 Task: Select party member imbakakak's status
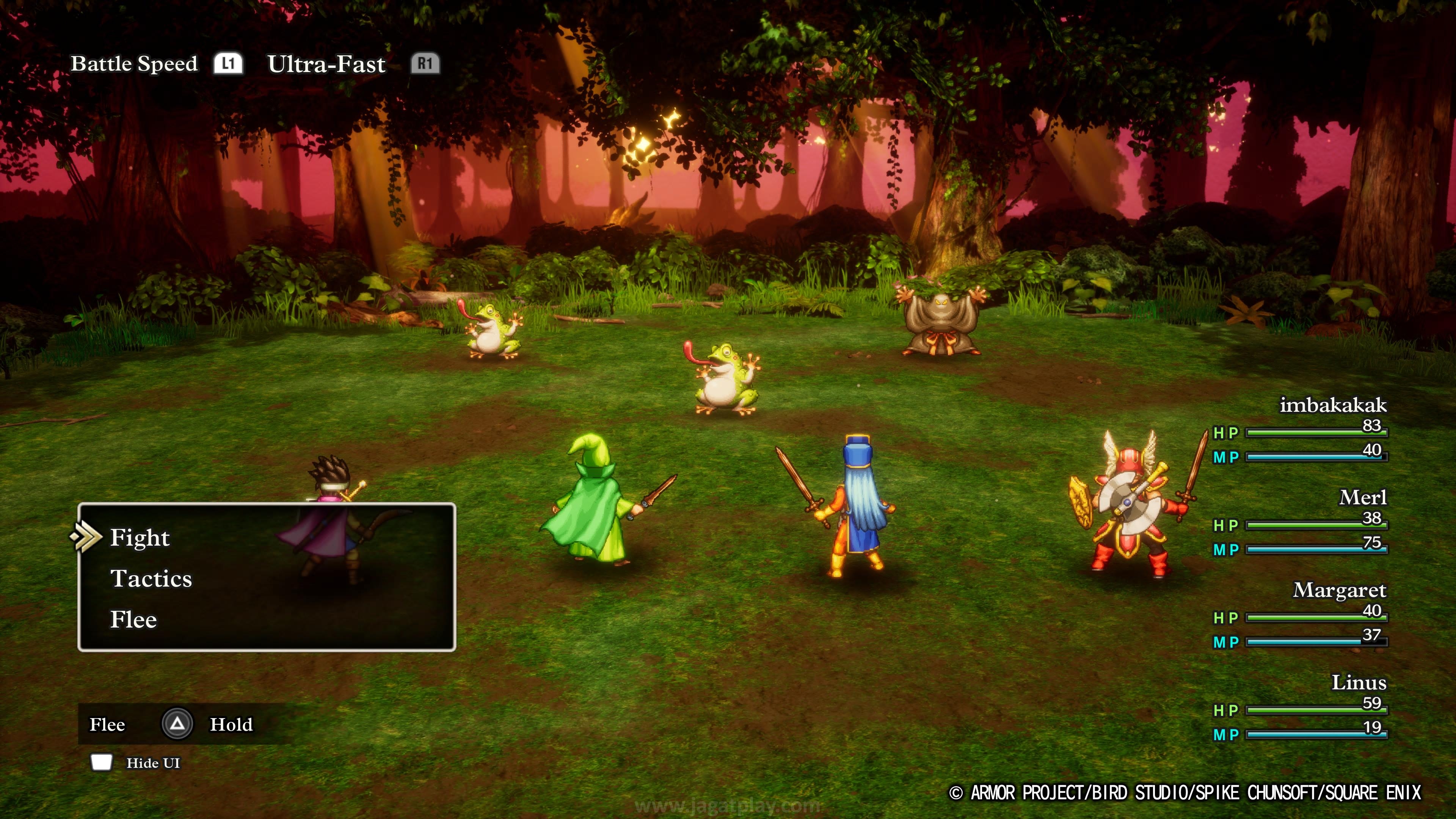point(1332,405)
